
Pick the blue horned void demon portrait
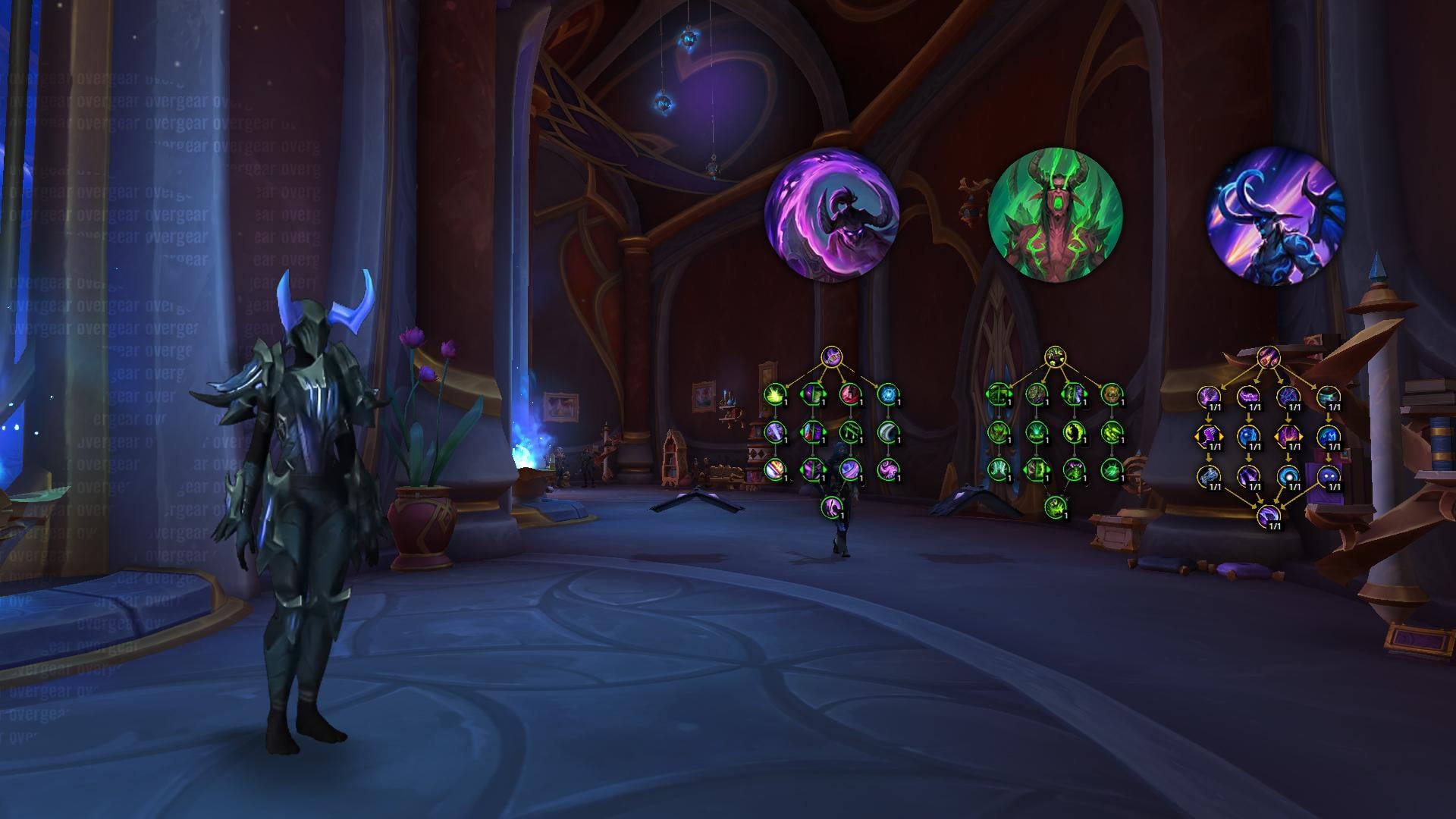1276,217
